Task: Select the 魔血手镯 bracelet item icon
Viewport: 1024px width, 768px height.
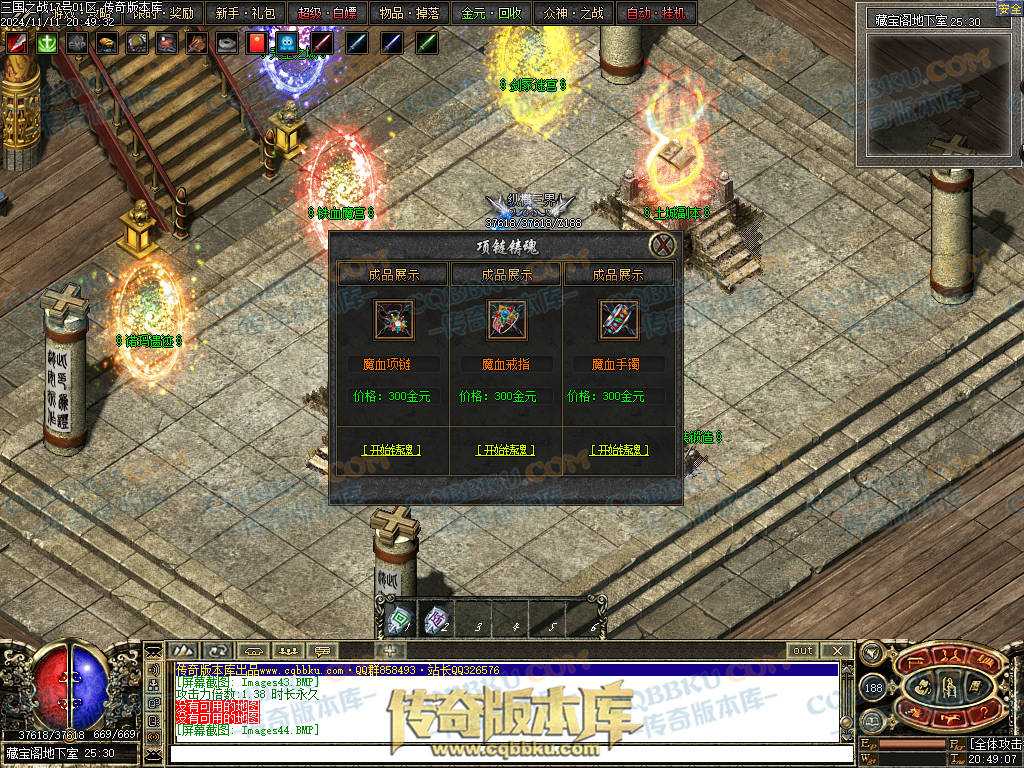Action: click(x=619, y=320)
